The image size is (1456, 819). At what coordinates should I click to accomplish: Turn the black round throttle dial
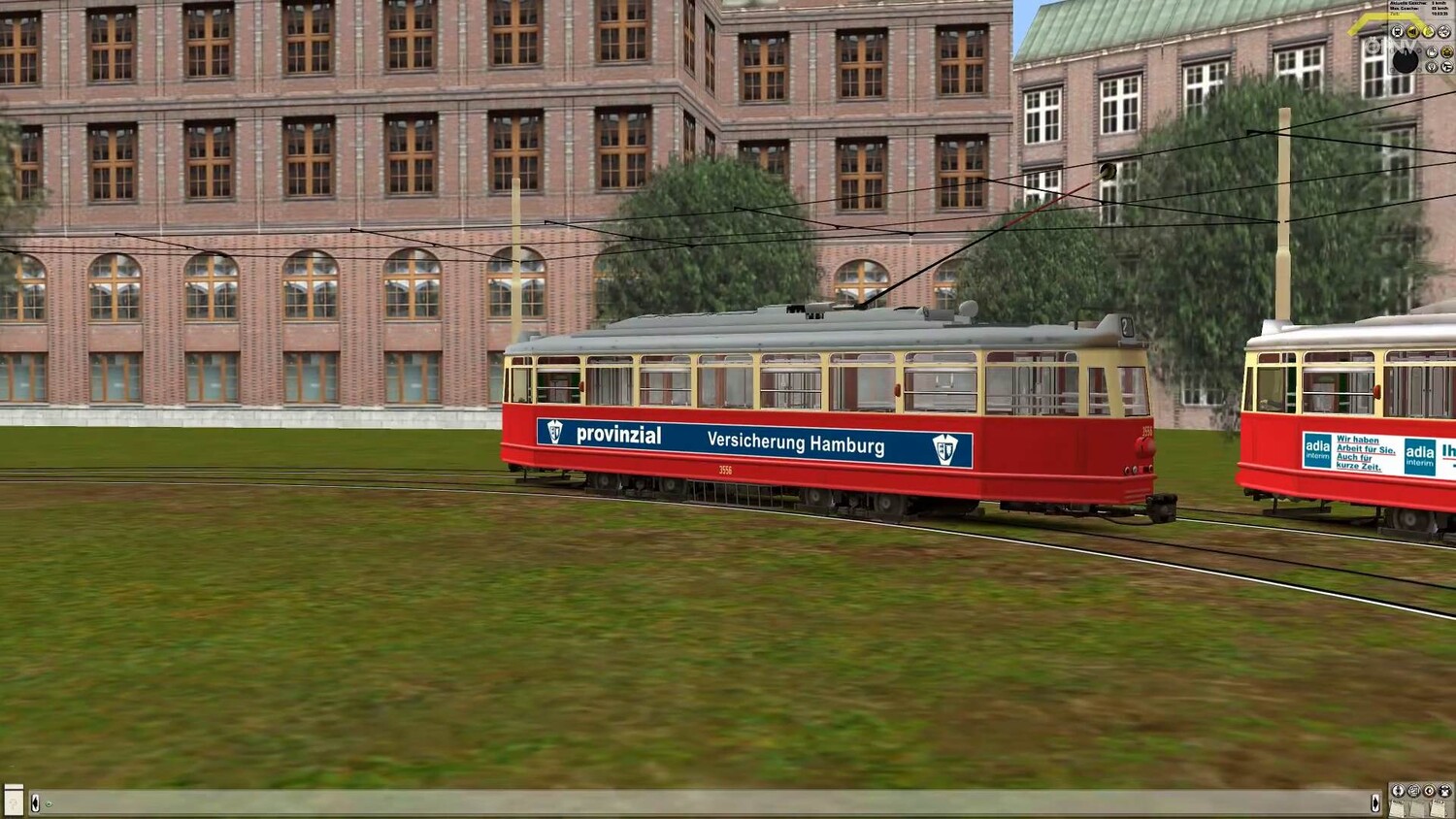coord(1406,61)
